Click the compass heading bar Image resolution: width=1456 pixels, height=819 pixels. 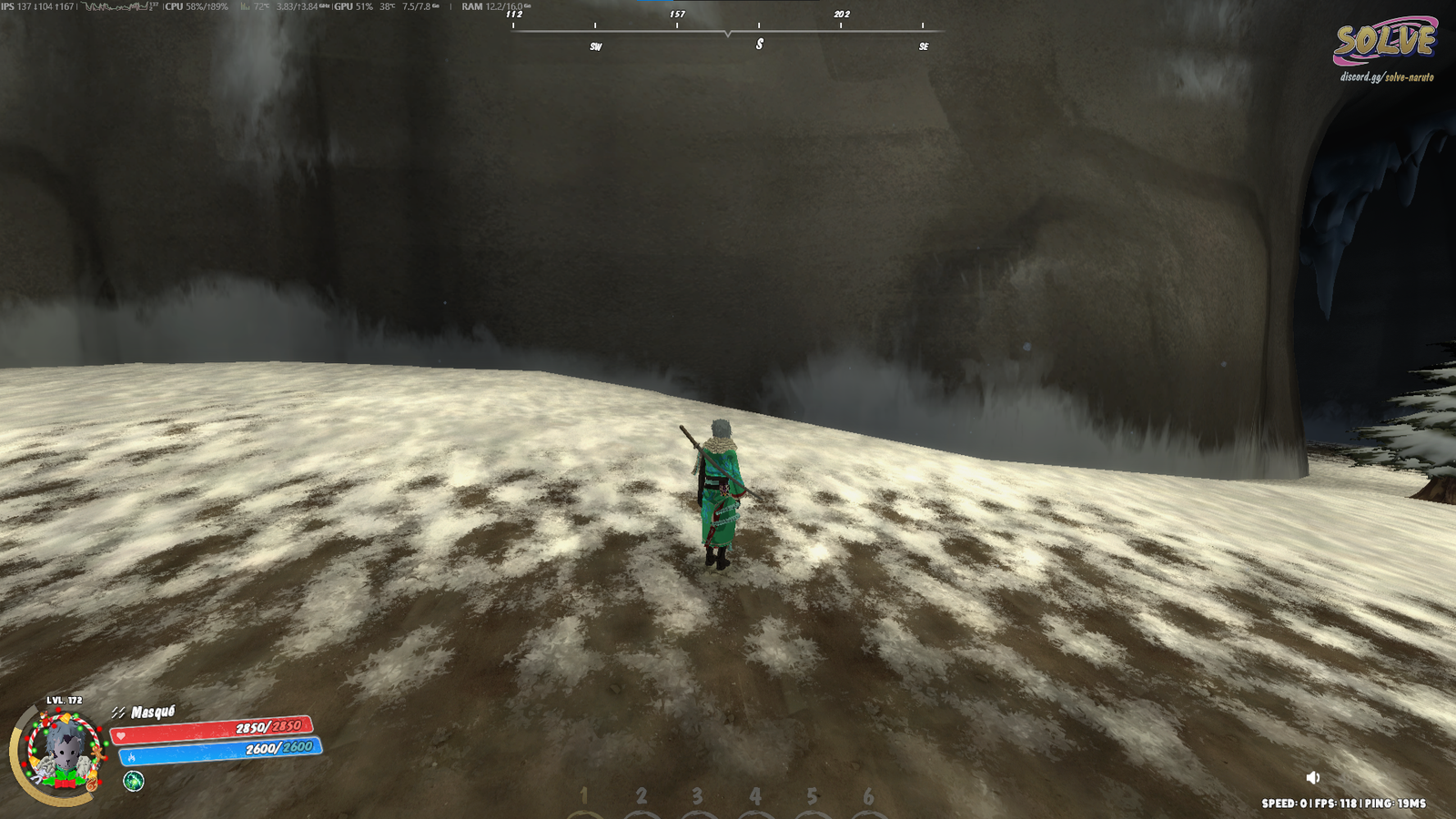[x=727, y=31]
